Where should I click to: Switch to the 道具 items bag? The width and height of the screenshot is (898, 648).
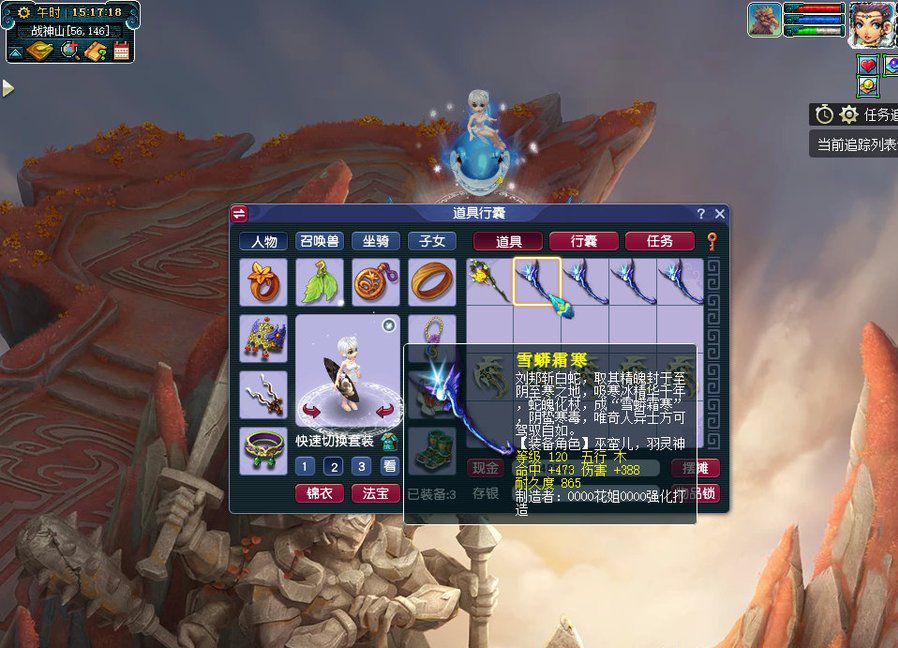(x=508, y=241)
